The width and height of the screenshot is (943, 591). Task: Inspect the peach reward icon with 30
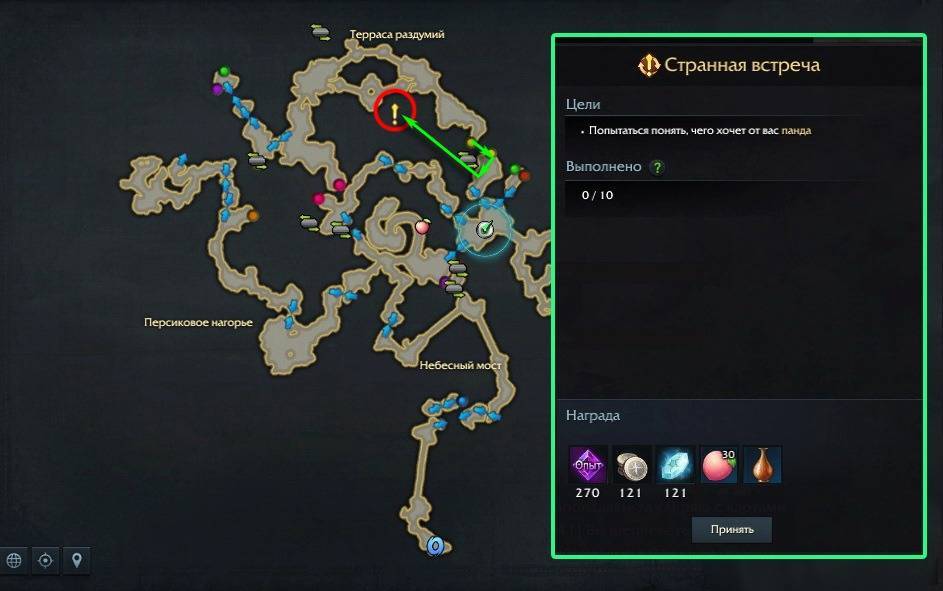pyautogui.click(x=719, y=465)
